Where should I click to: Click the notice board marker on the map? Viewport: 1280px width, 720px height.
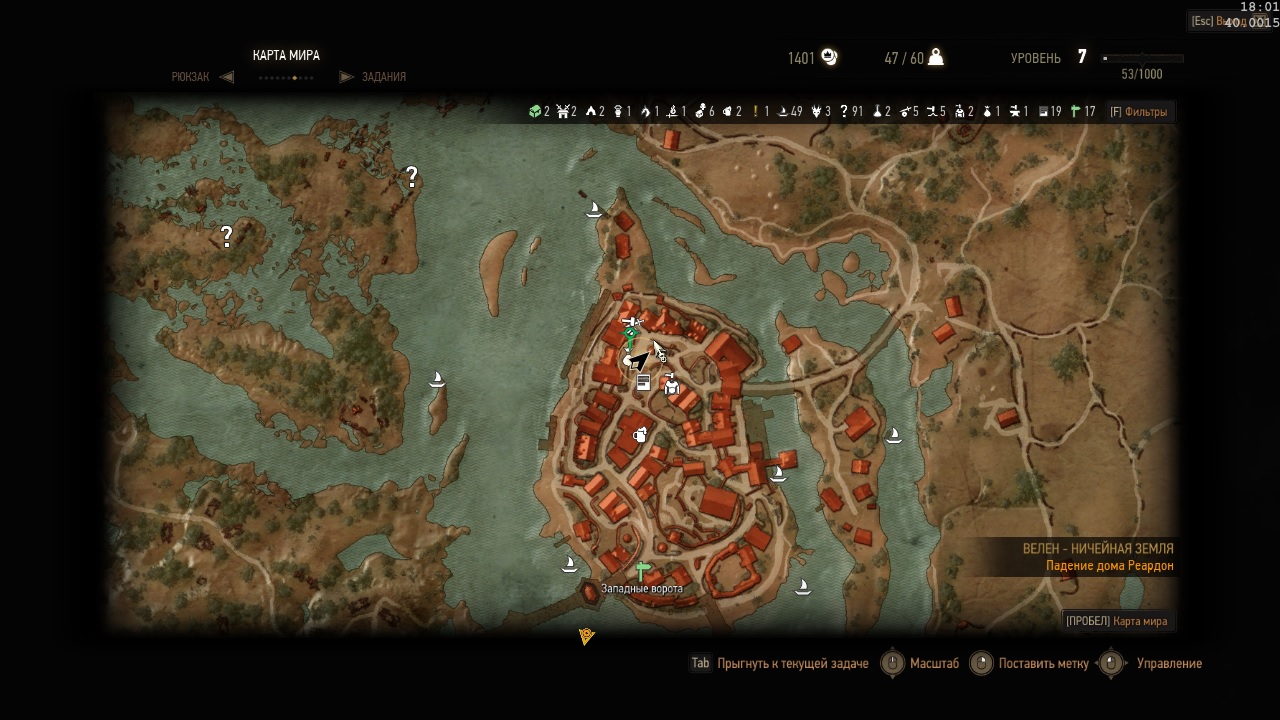643,382
